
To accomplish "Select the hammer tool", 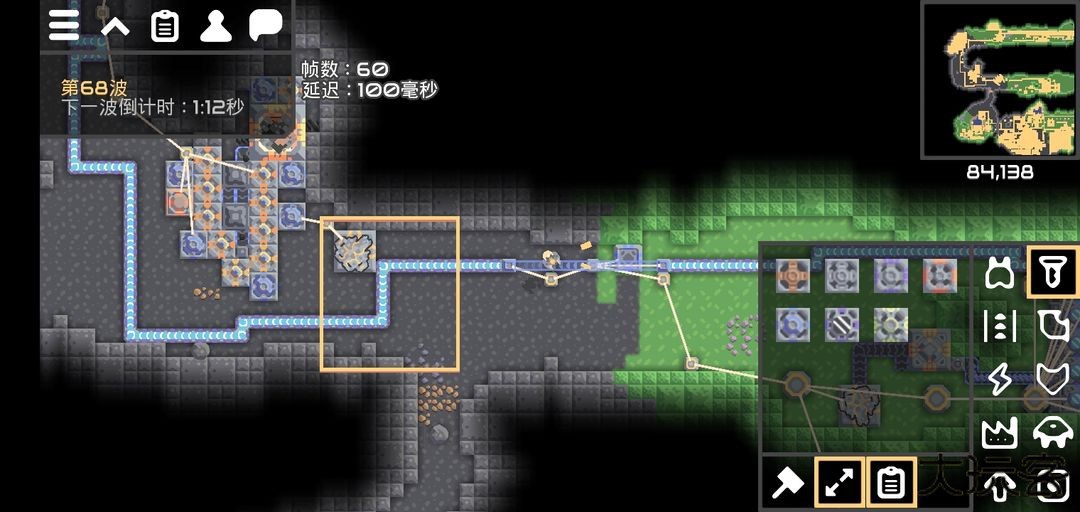I will (x=788, y=484).
